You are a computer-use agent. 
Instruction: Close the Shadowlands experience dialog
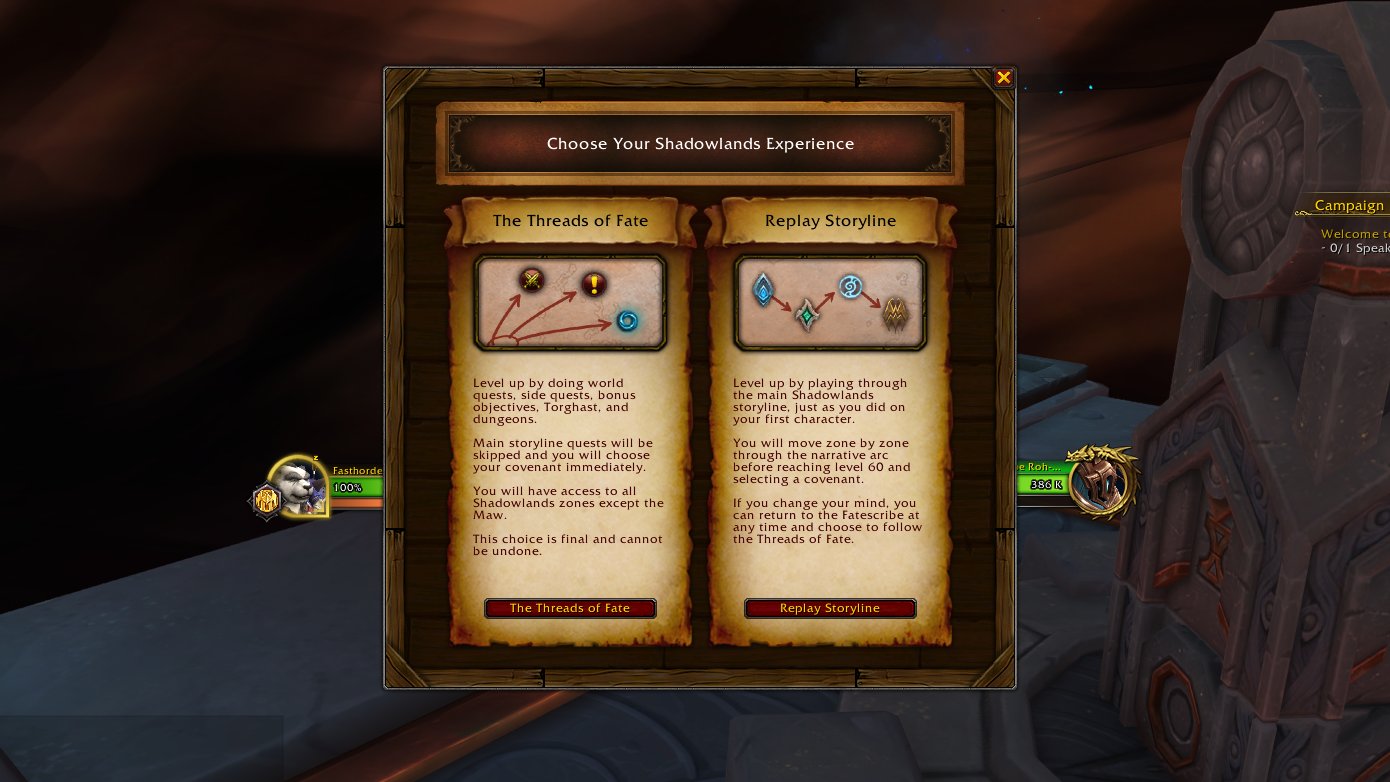tap(1003, 77)
